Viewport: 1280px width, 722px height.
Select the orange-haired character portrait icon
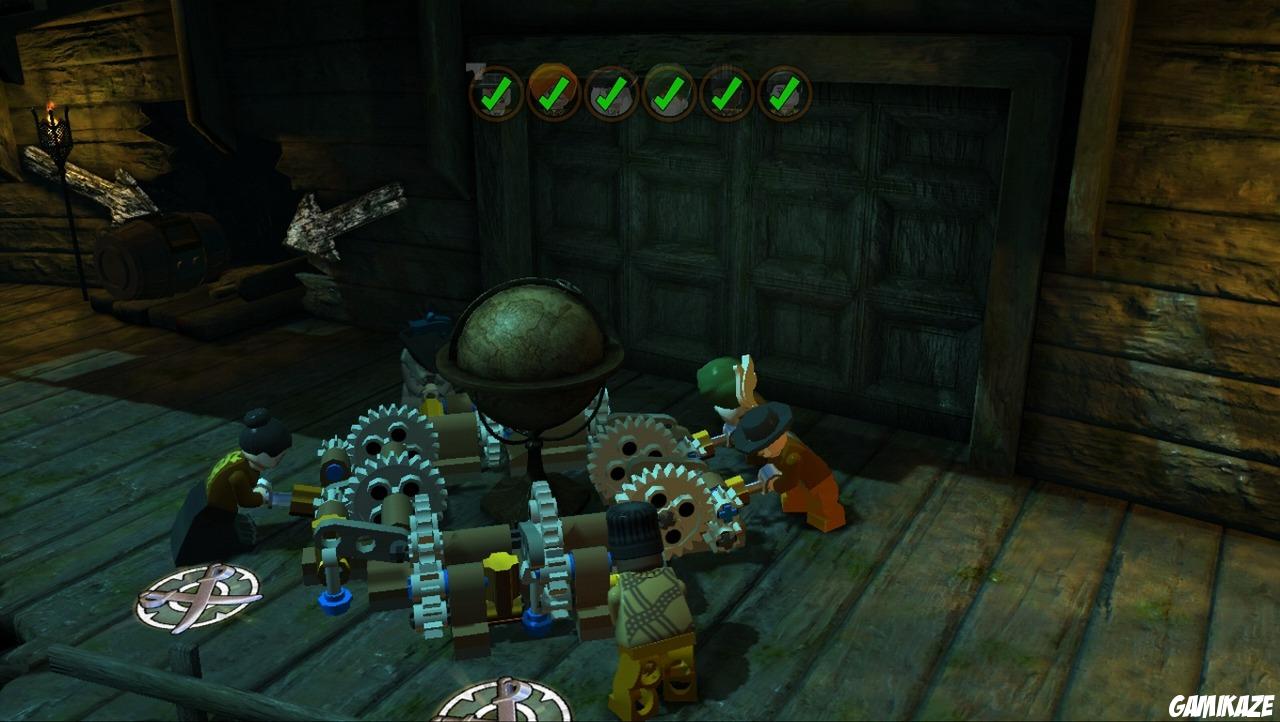pyautogui.click(x=552, y=95)
